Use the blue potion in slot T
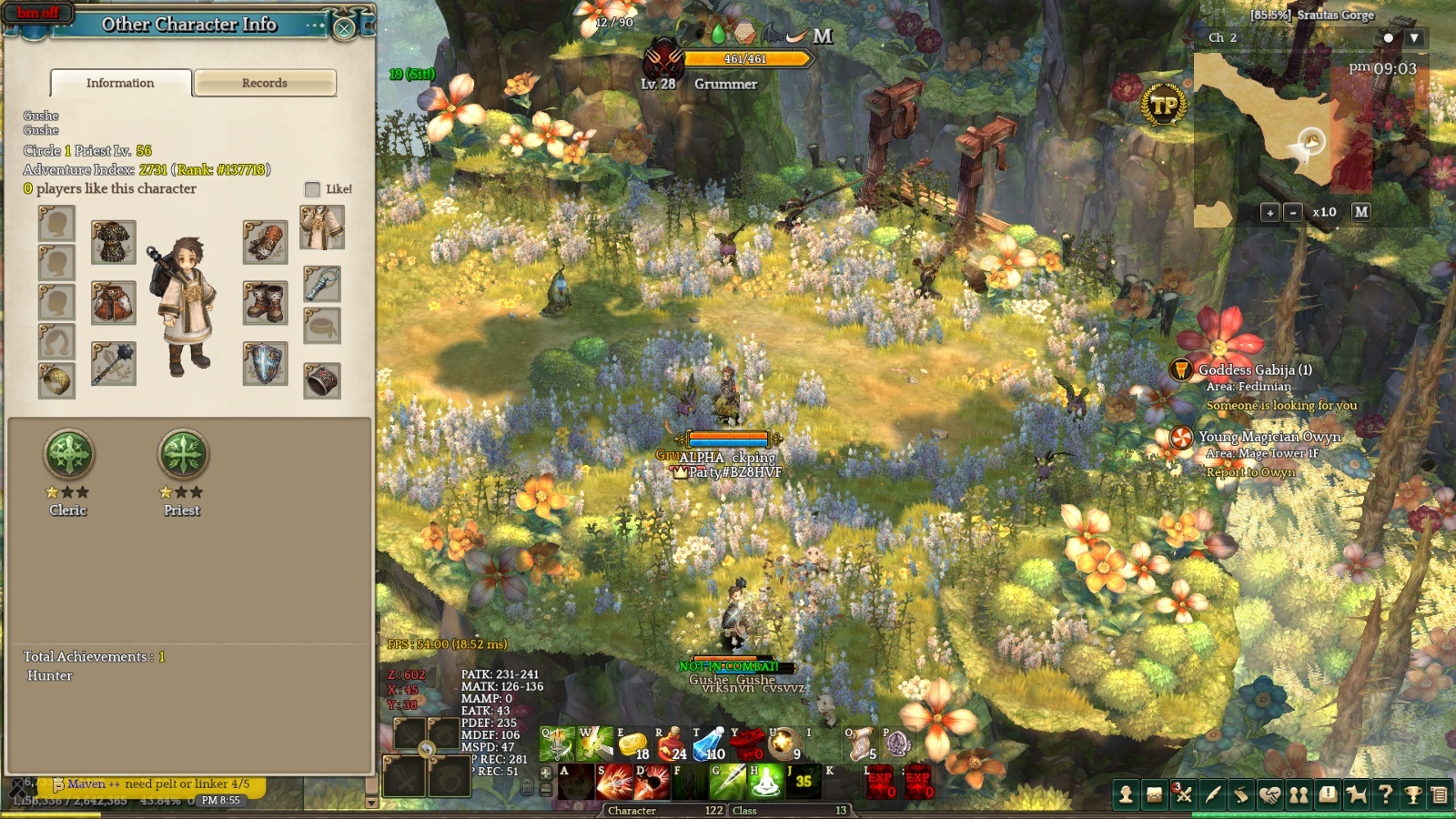The height and width of the screenshot is (819, 1456). point(708,743)
